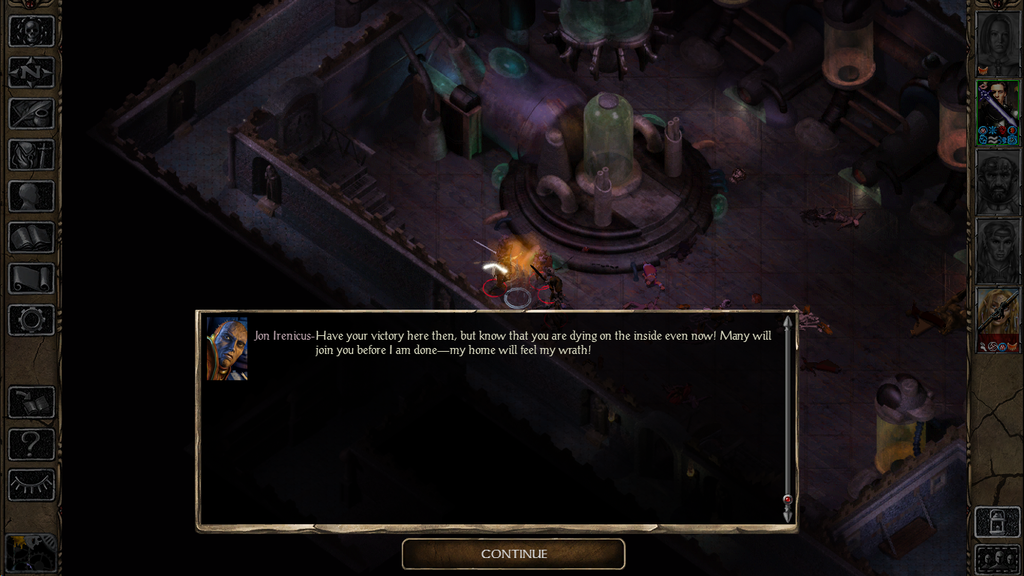The width and height of the screenshot is (1024, 576).
Task: Continue the Jon Irenicus dialogue
Action: 513,554
